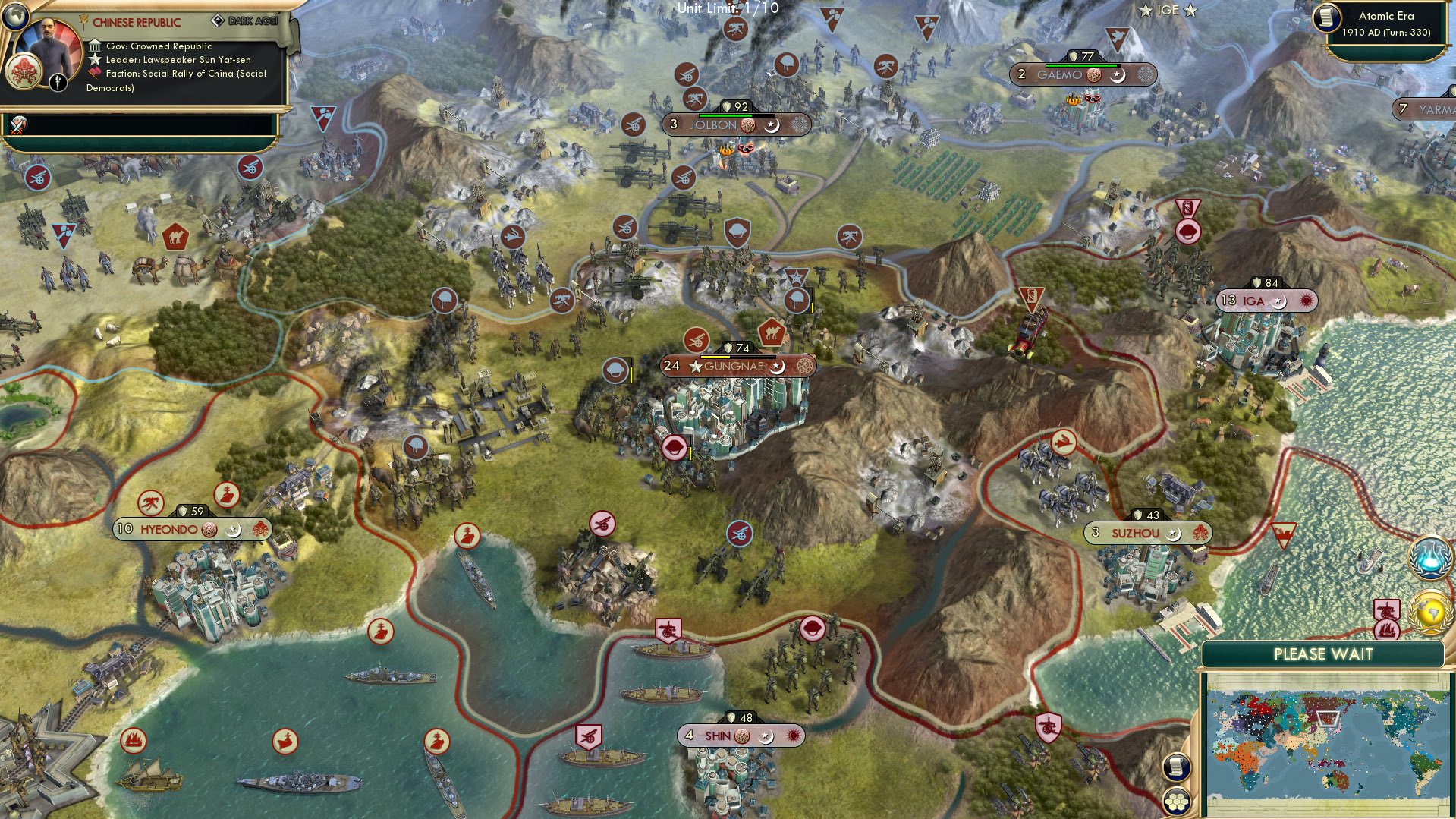Viewport: 1456px width, 819px height.
Task: Click the sun icon on Iga's city banner
Action: pos(1306,301)
